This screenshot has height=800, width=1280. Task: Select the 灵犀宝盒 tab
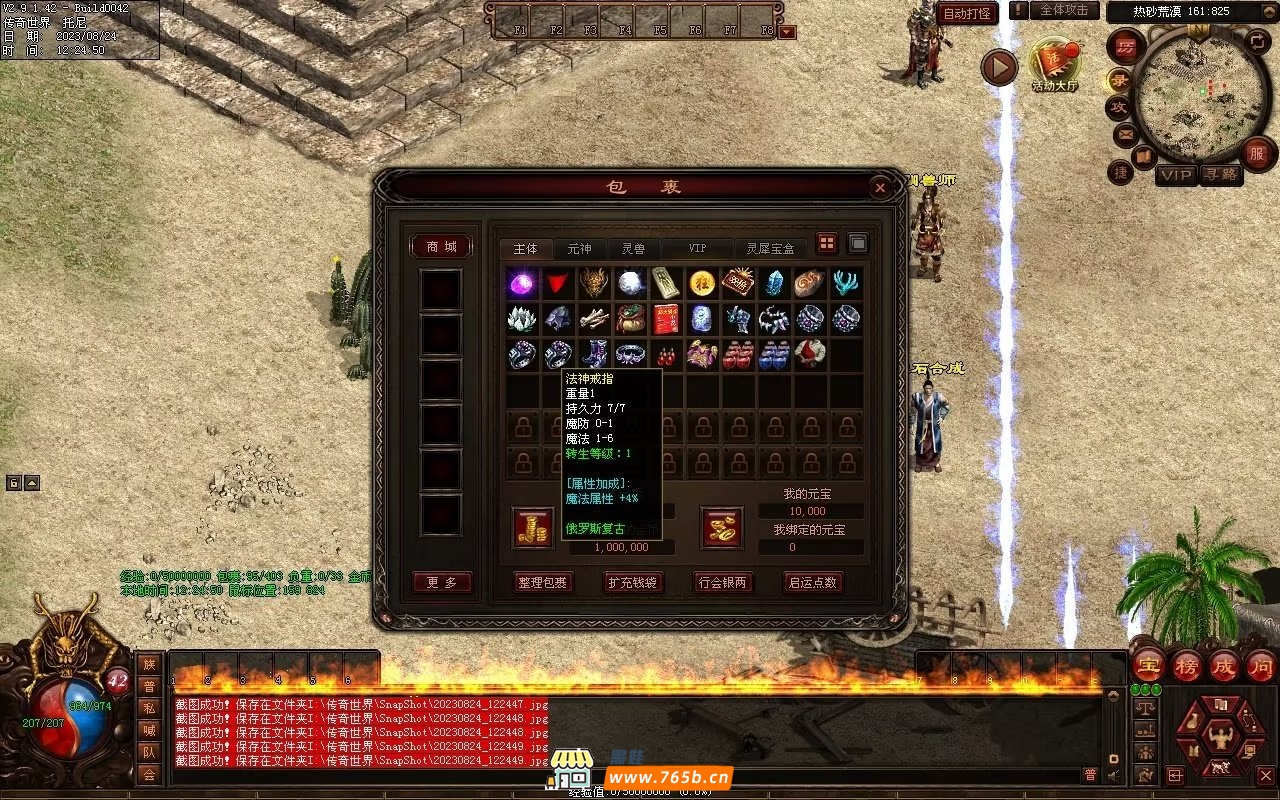coord(771,249)
